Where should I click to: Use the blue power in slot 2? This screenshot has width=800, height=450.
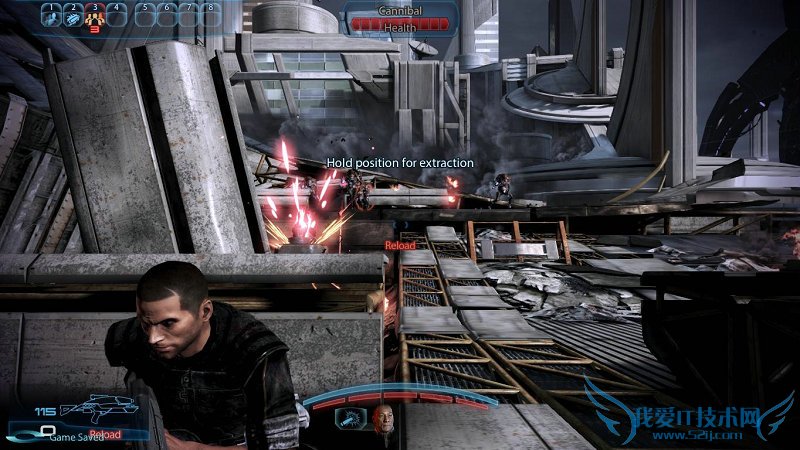72,15
